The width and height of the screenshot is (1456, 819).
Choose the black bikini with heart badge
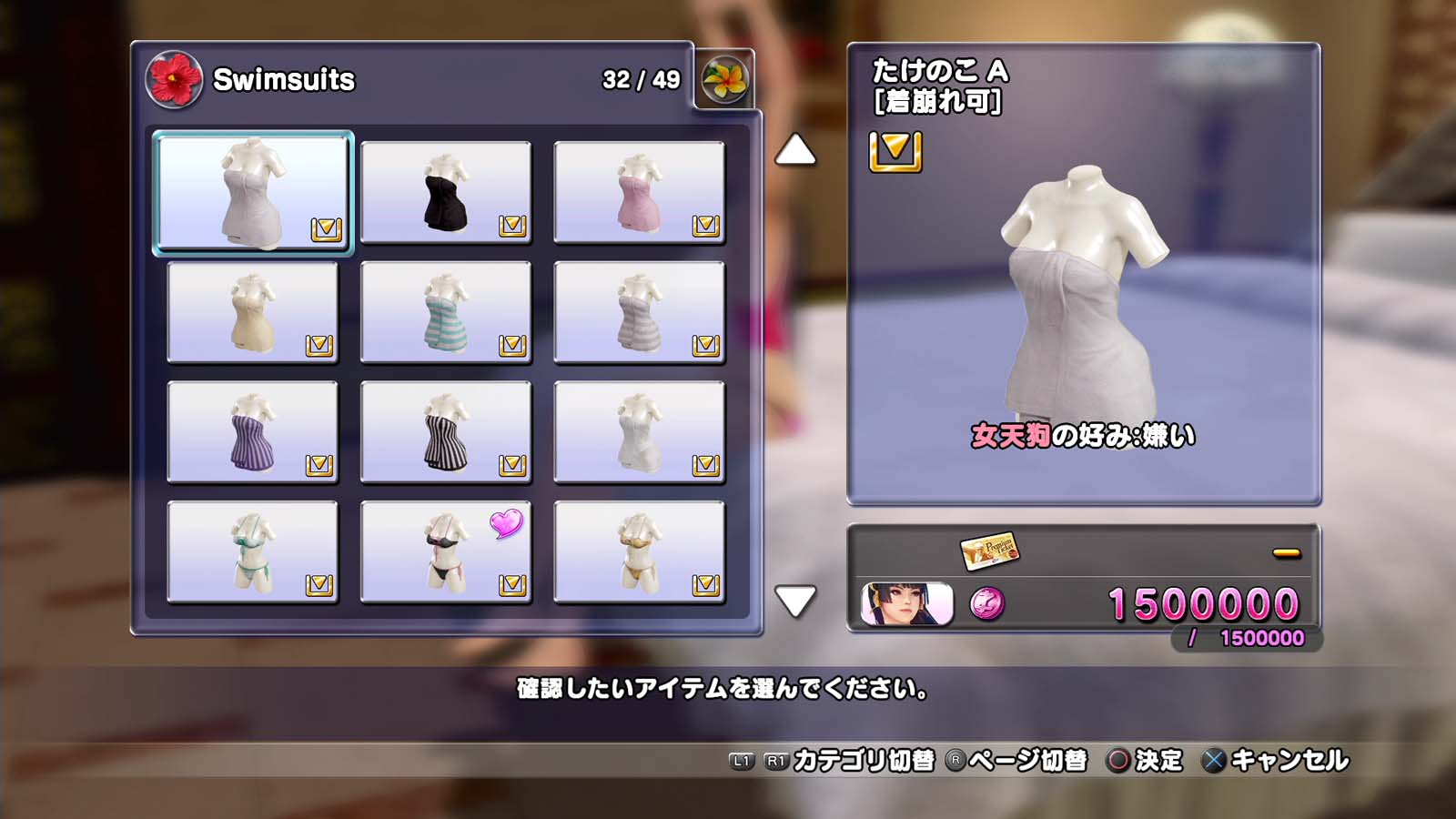(446, 552)
